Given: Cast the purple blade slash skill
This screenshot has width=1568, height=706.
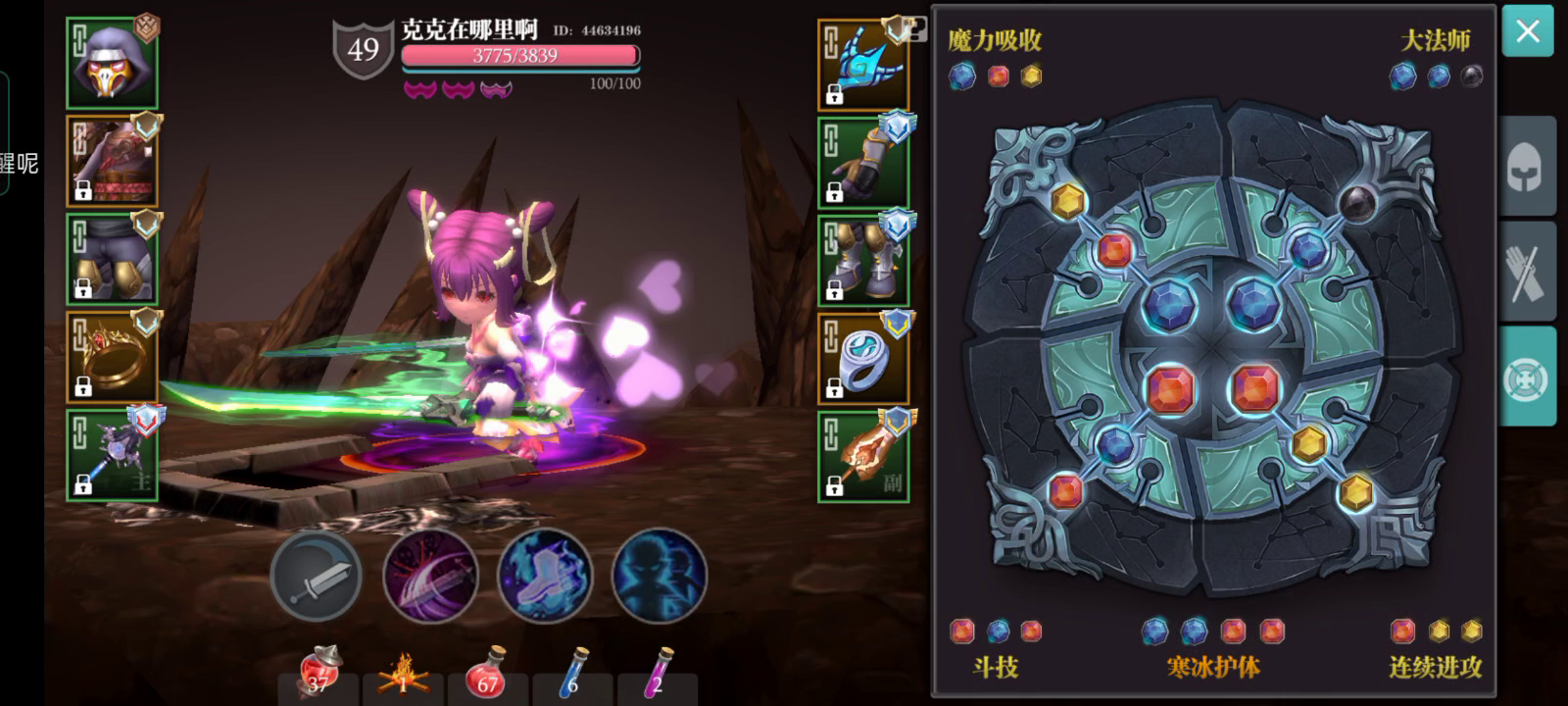Looking at the screenshot, I should click(x=429, y=577).
